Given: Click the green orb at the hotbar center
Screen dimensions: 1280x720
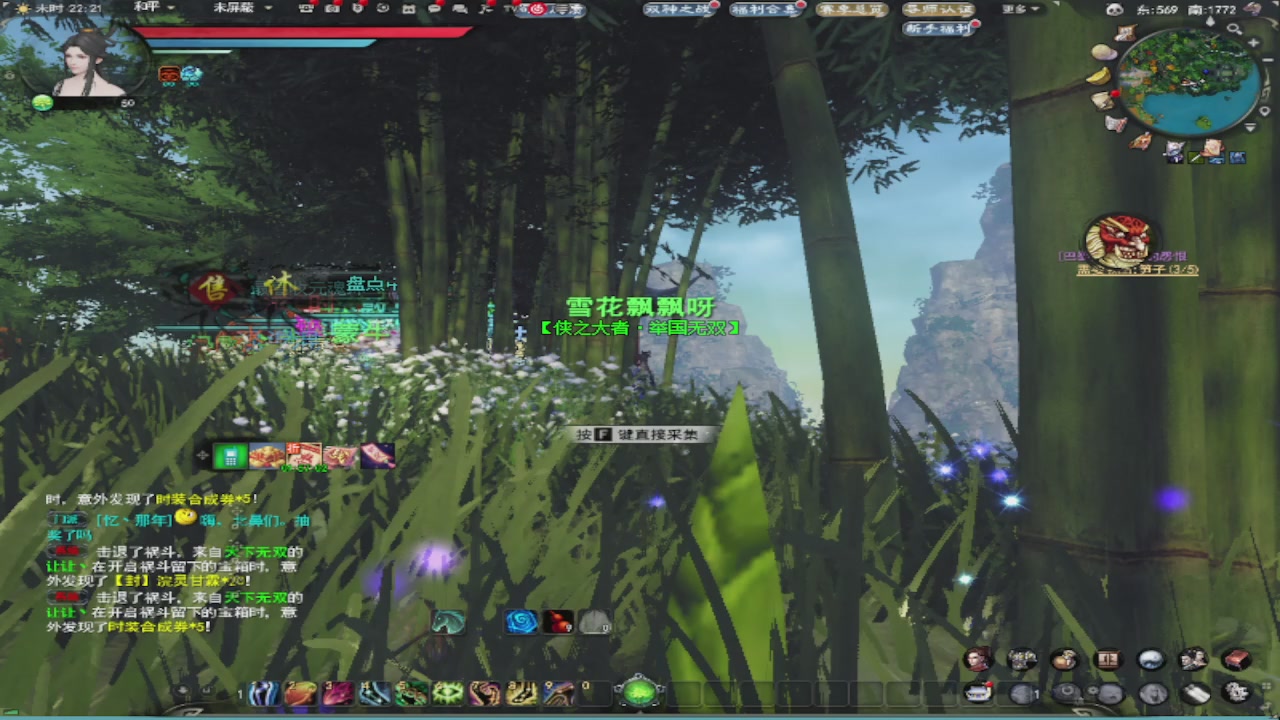Looking at the screenshot, I should click(x=640, y=692).
